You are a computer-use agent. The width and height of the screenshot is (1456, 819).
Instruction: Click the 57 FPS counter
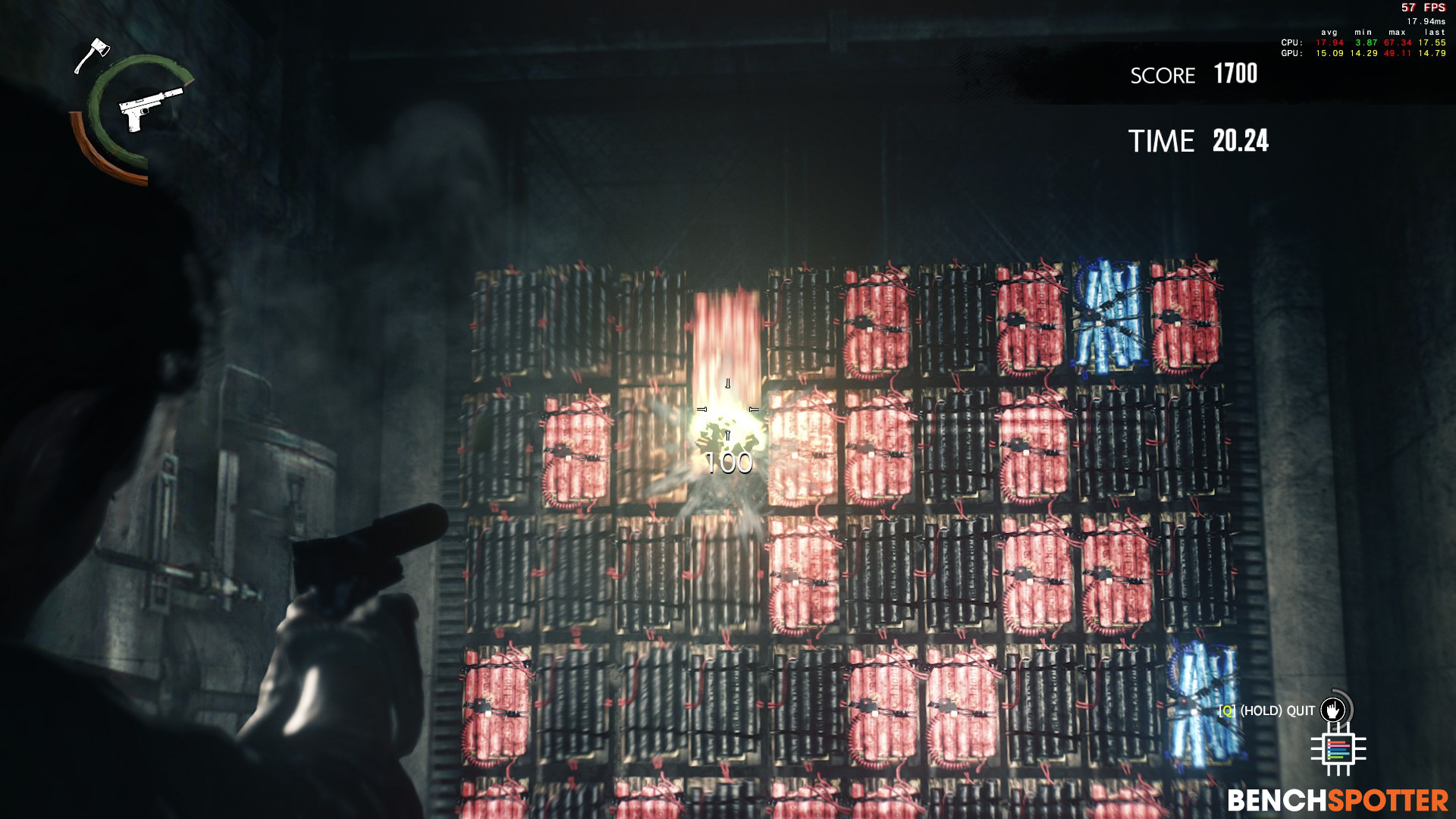(1421, 8)
